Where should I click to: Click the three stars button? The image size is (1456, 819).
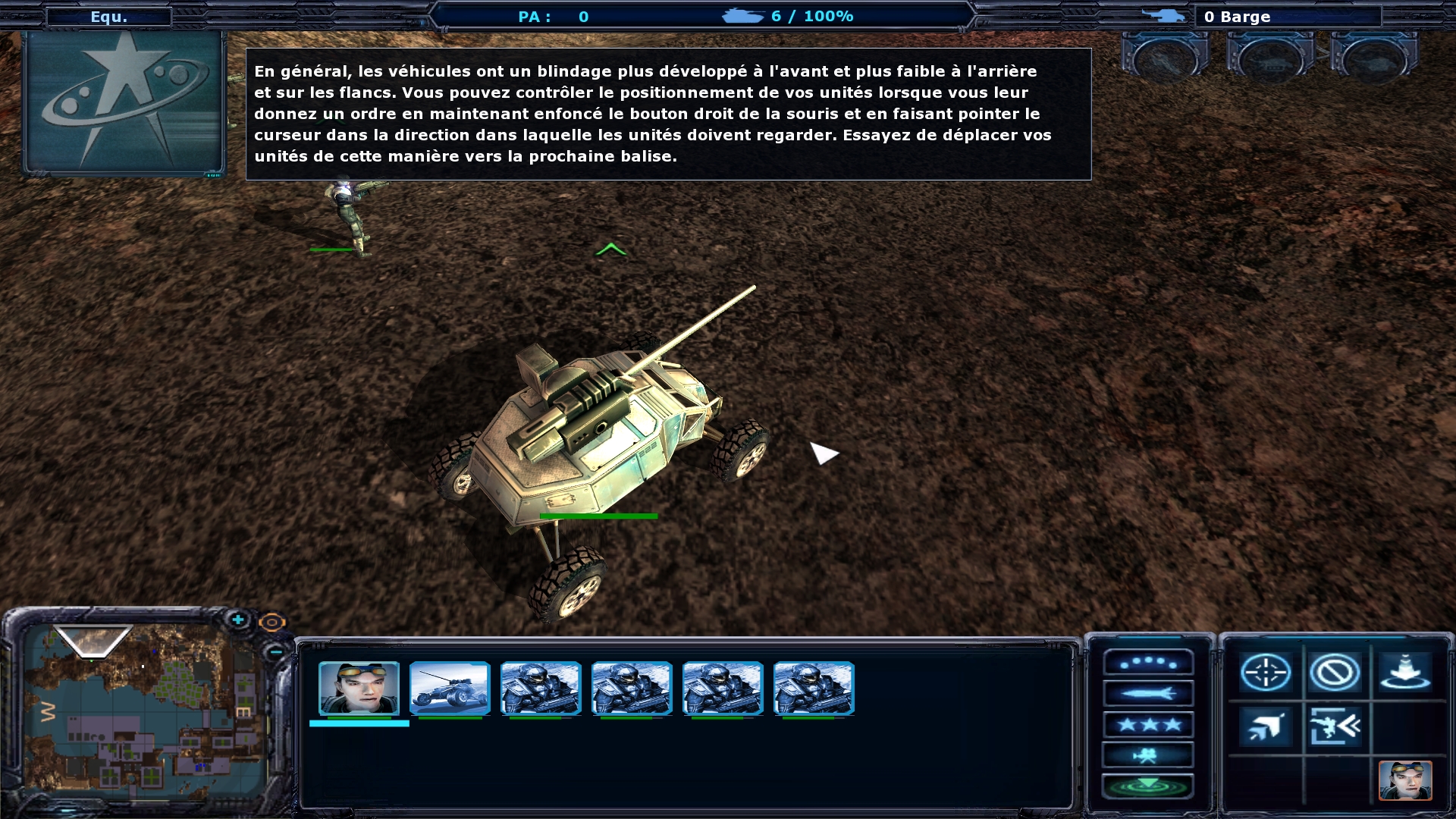(1148, 724)
